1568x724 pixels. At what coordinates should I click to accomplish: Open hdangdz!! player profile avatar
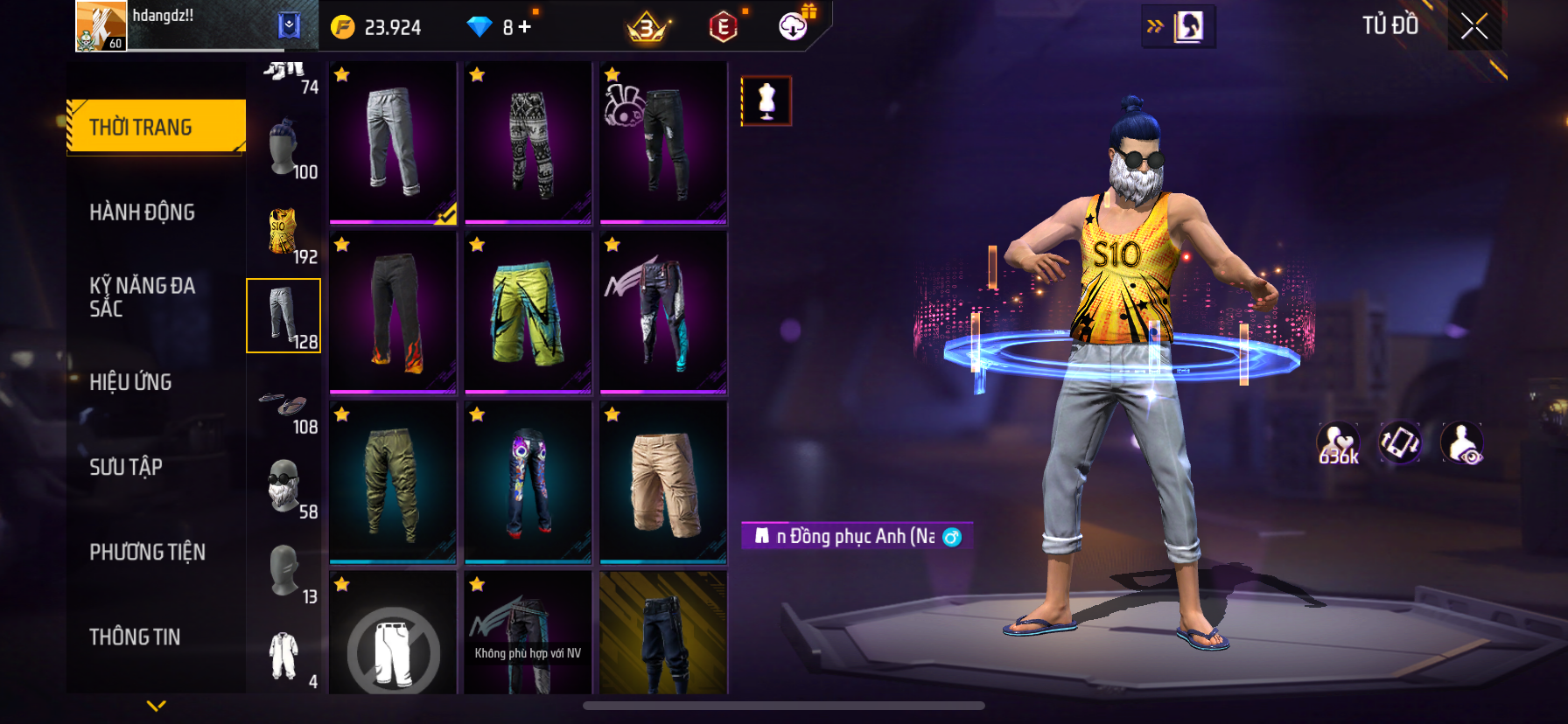point(101,26)
